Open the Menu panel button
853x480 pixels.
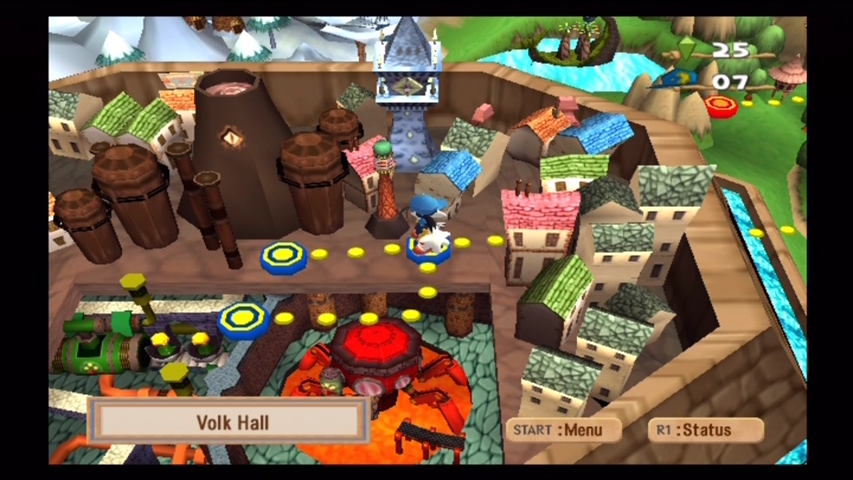click(x=563, y=430)
